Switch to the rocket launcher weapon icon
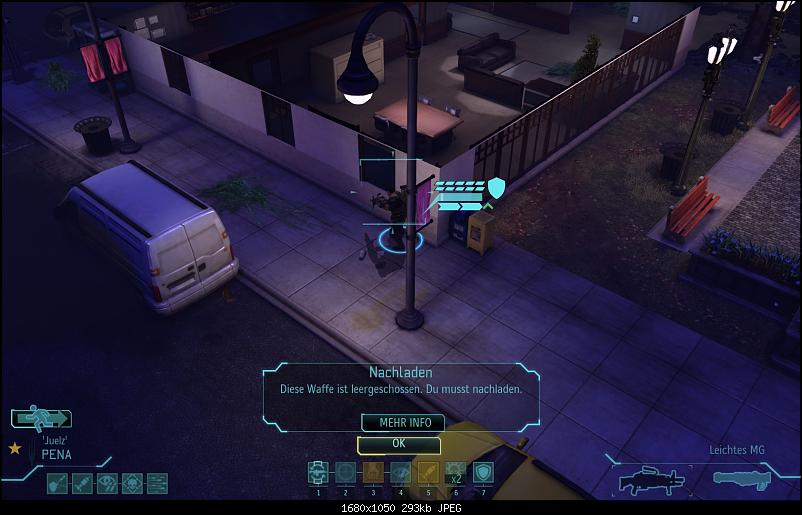The image size is (802, 515). 746,478
